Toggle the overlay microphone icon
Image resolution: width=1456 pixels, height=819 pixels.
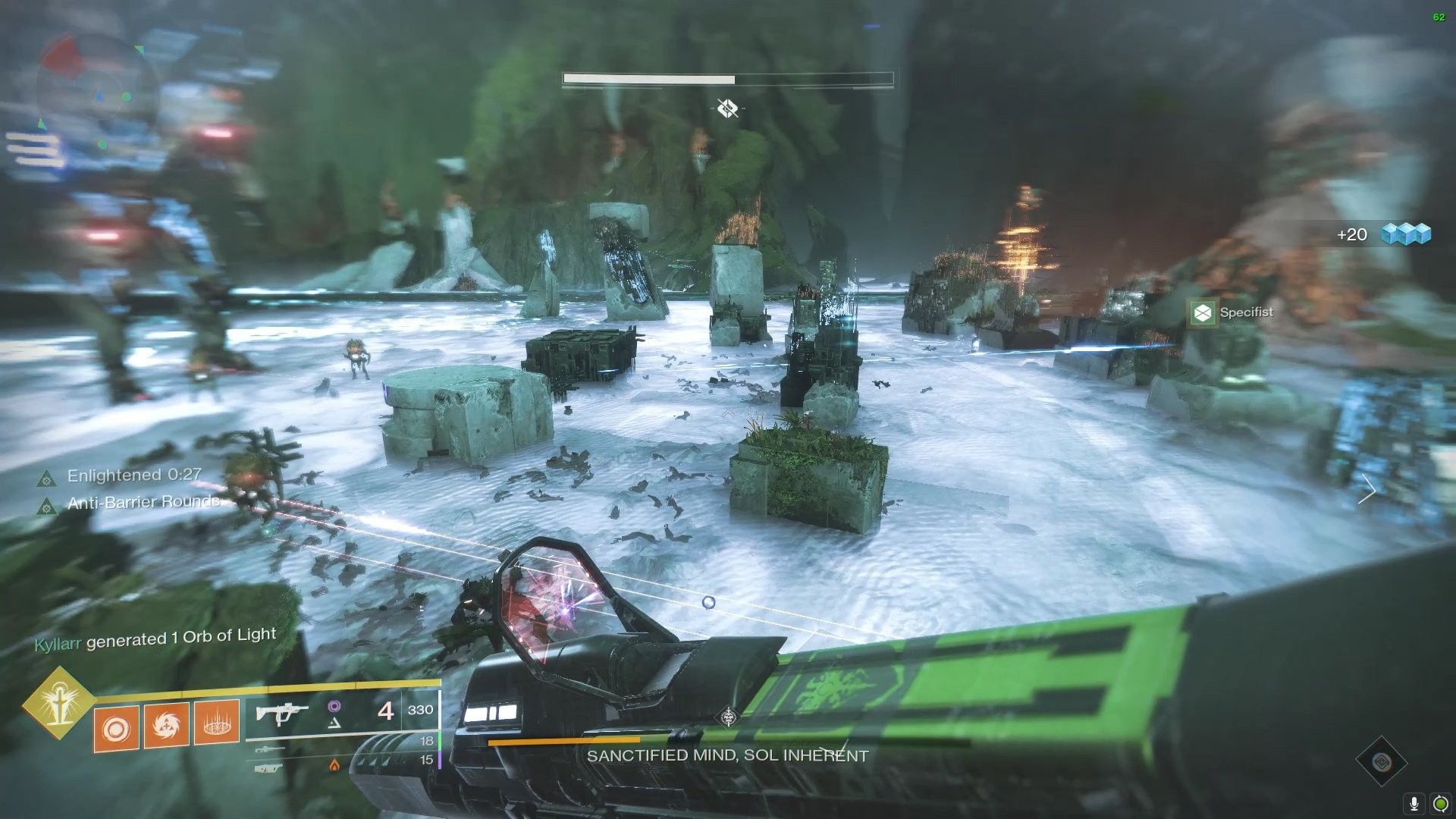tap(1414, 803)
